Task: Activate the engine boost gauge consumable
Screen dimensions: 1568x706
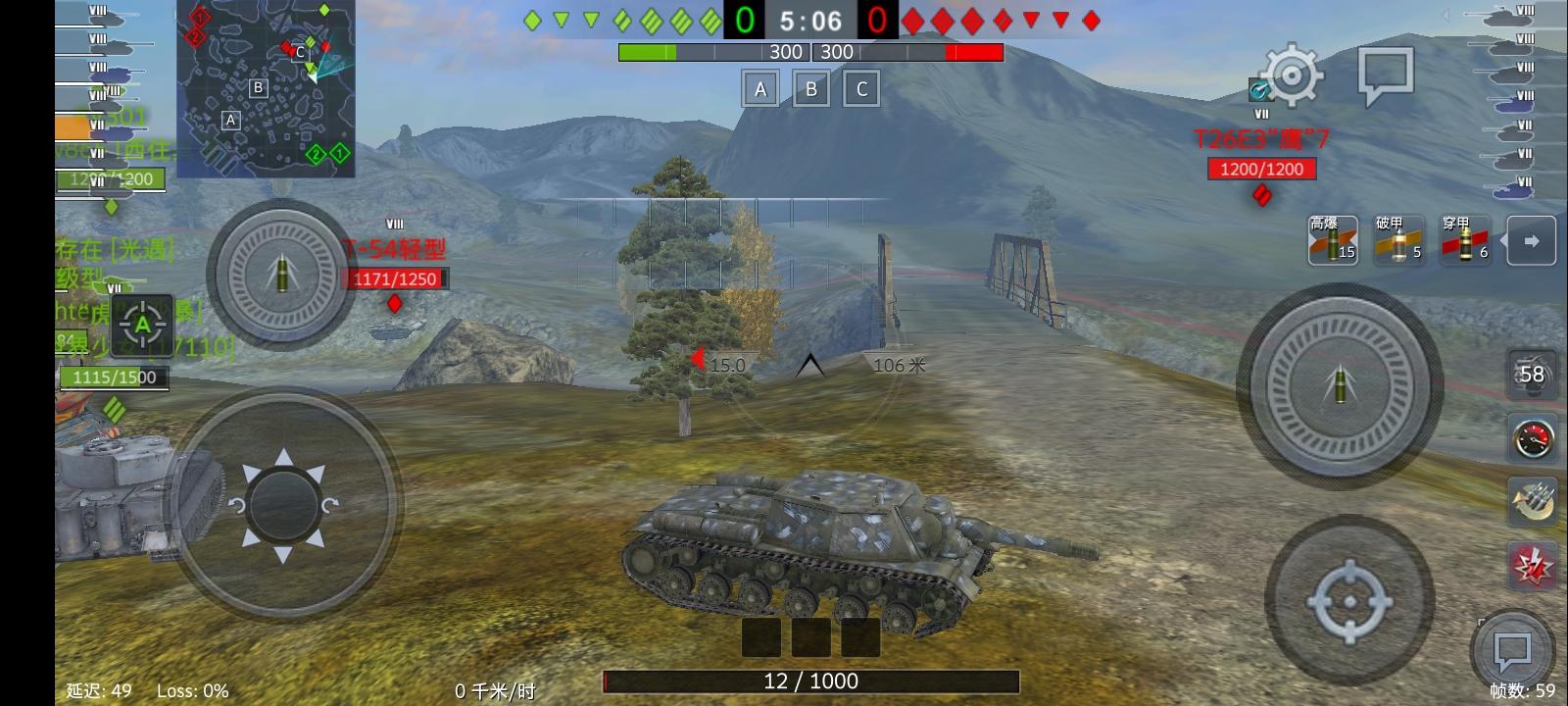Action: point(1531,436)
